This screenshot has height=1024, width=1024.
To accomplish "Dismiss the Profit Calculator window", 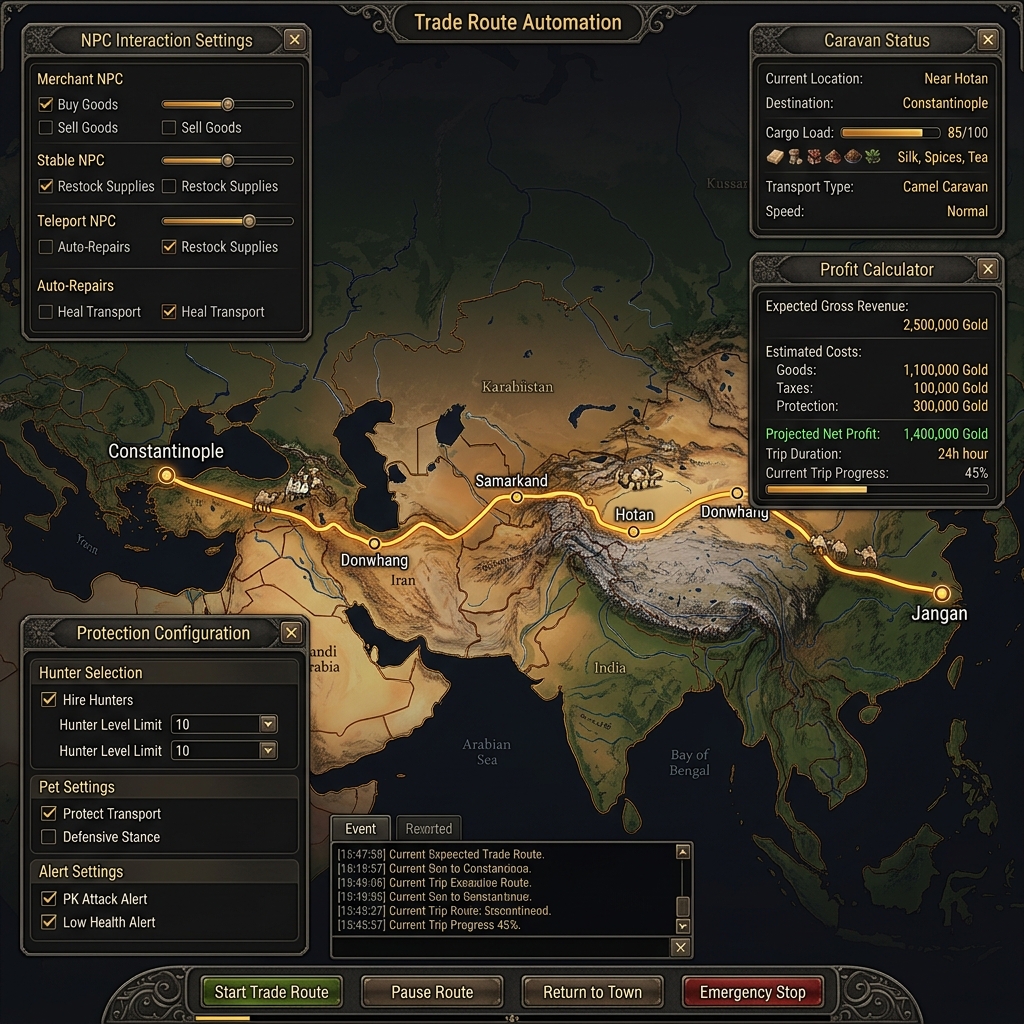I will 988,269.
